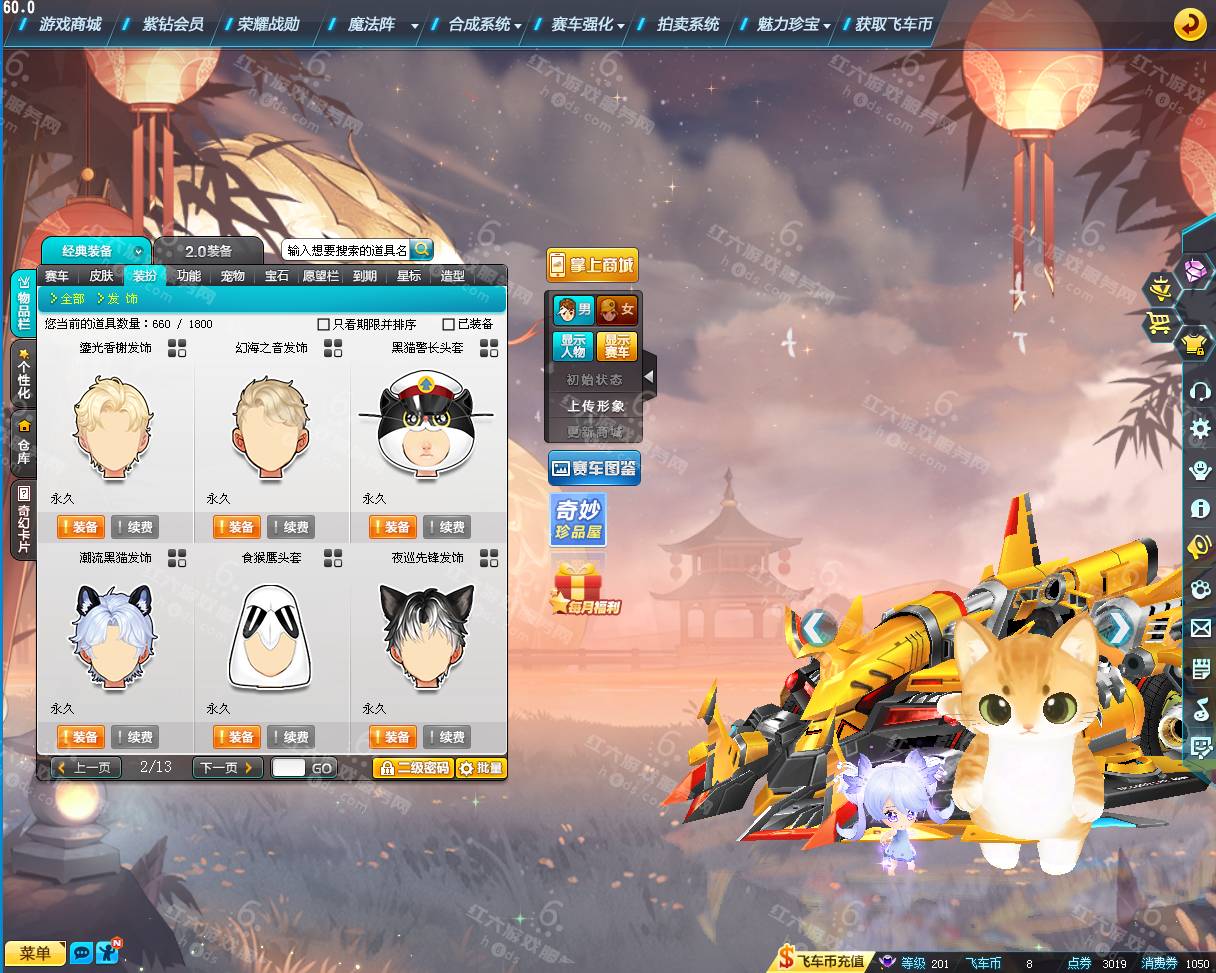Image resolution: width=1216 pixels, height=973 pixels.
Task: Choose the 食猴鹰头套 headgear item
Action: tap(271, 636)
